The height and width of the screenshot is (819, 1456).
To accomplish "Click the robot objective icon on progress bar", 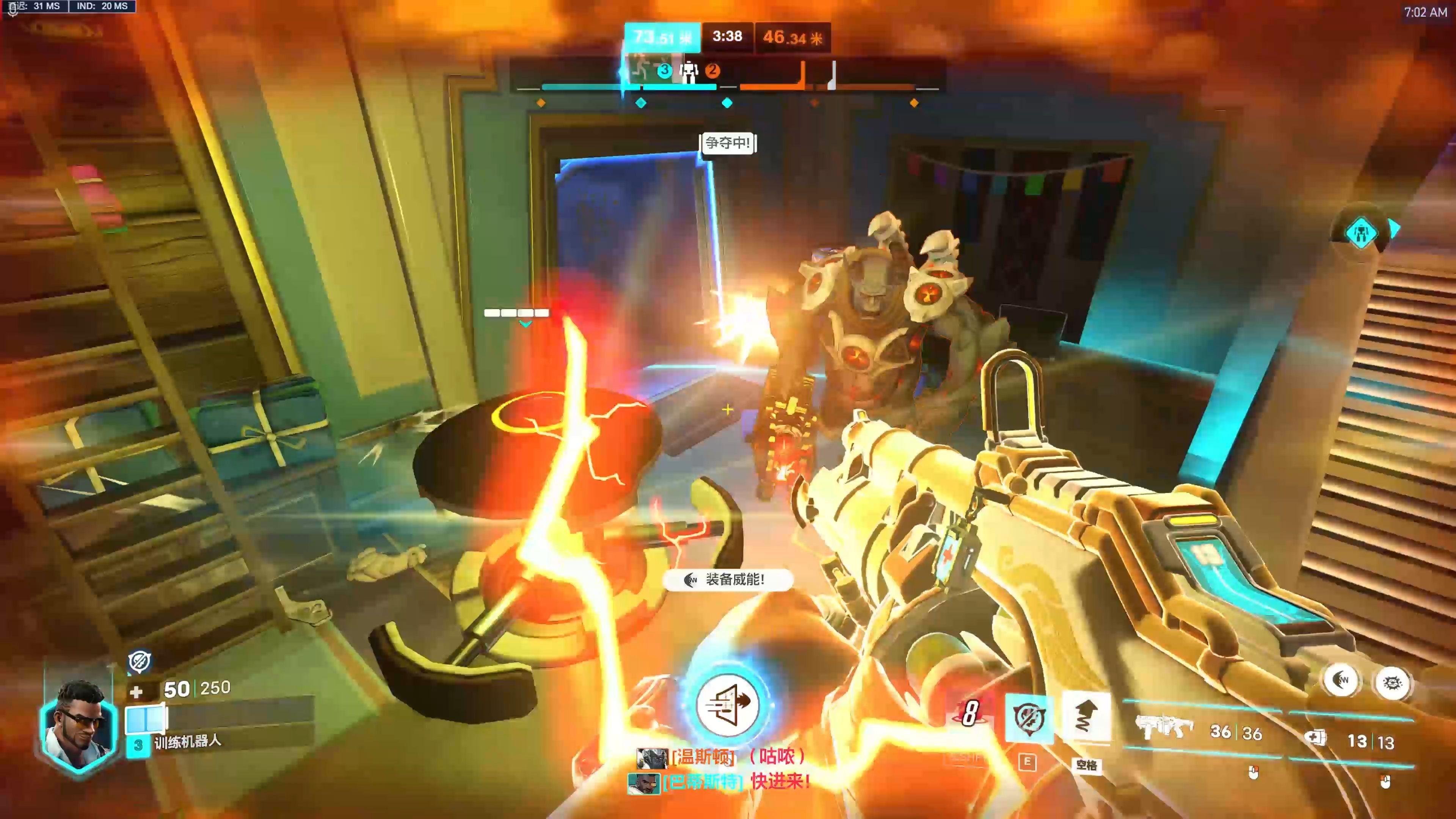I will pyautogui.click(x=689, y=71).
